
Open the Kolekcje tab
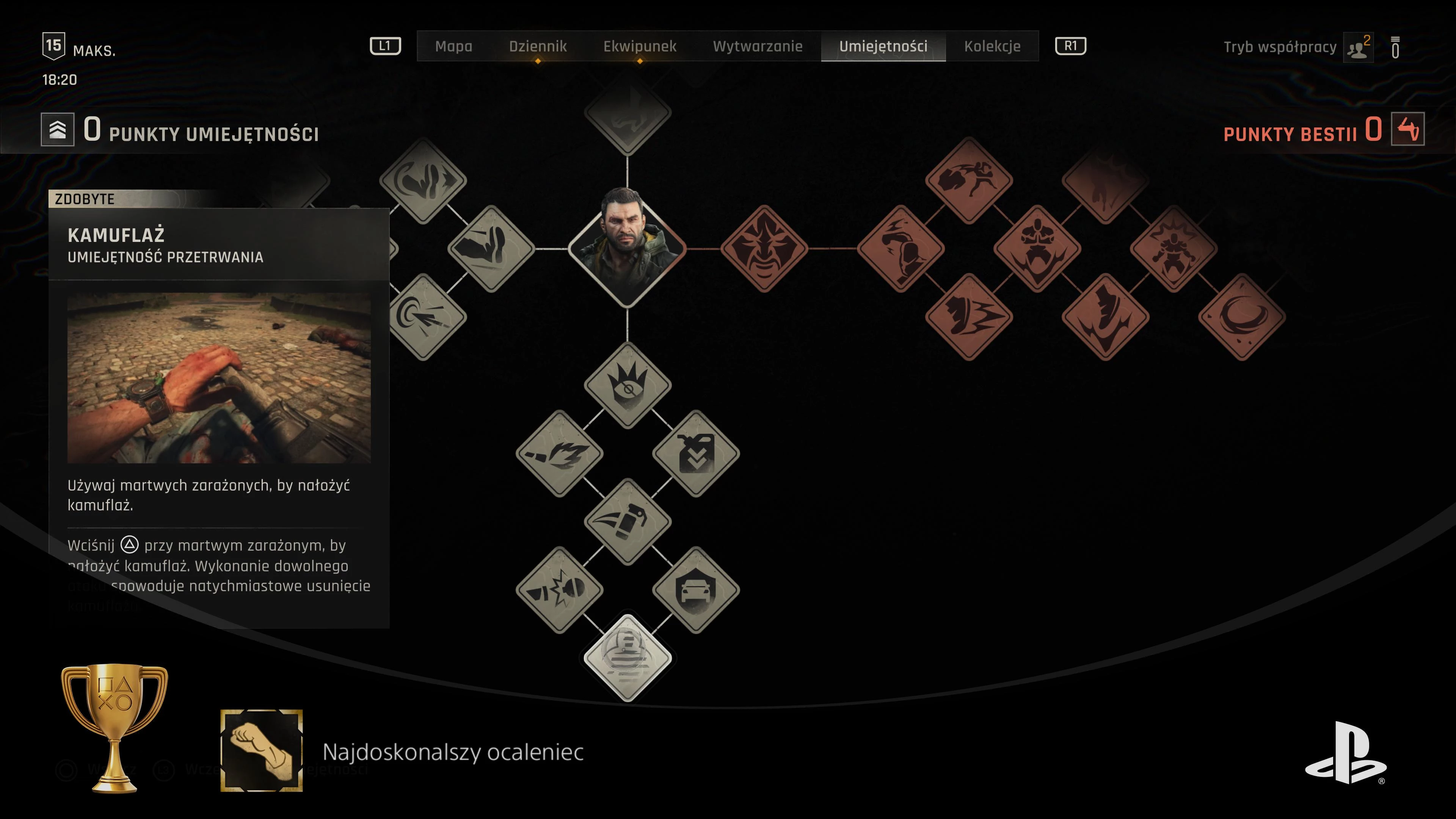tap(992, 46)
